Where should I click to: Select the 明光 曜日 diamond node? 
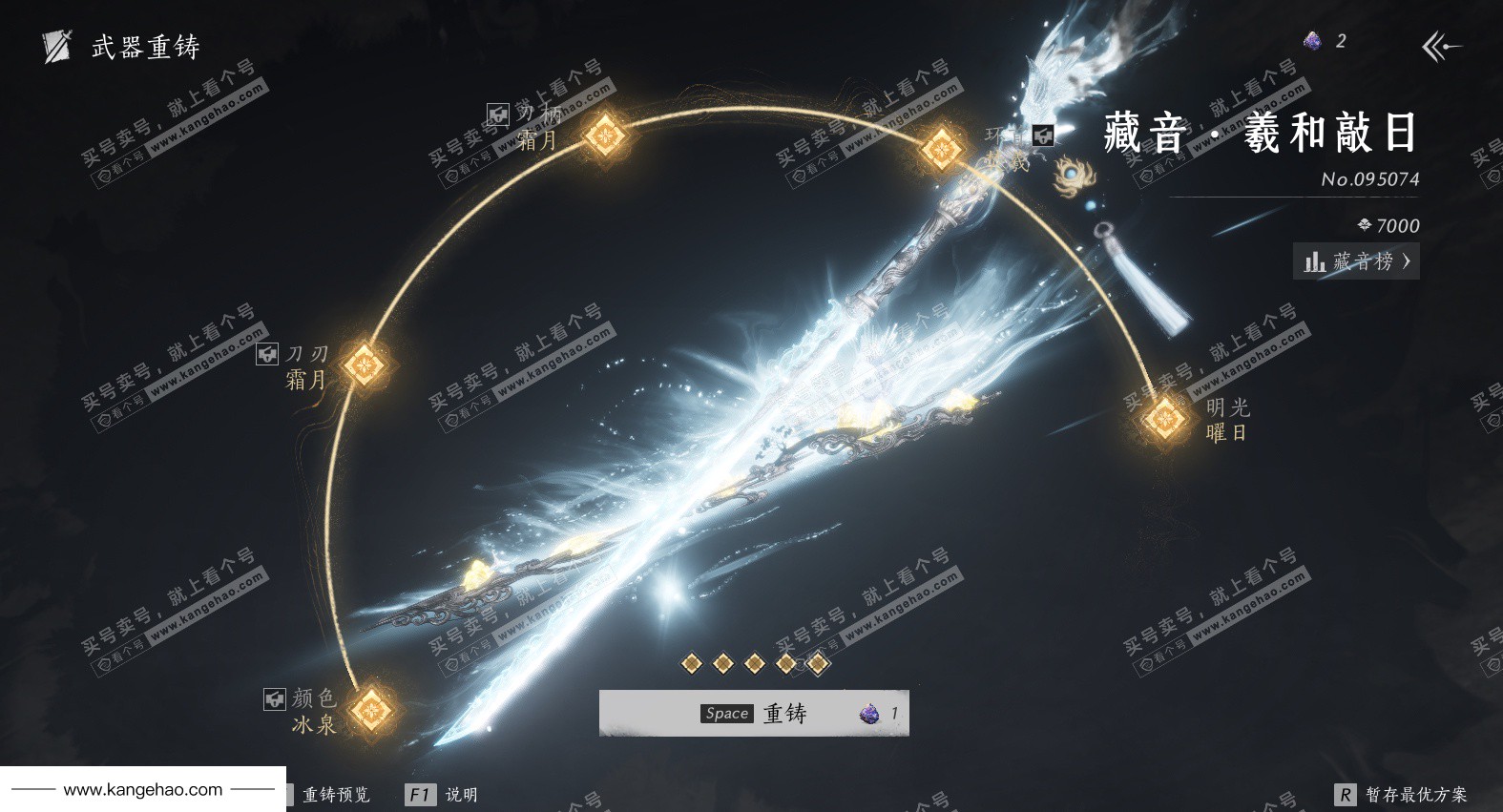1163,419
